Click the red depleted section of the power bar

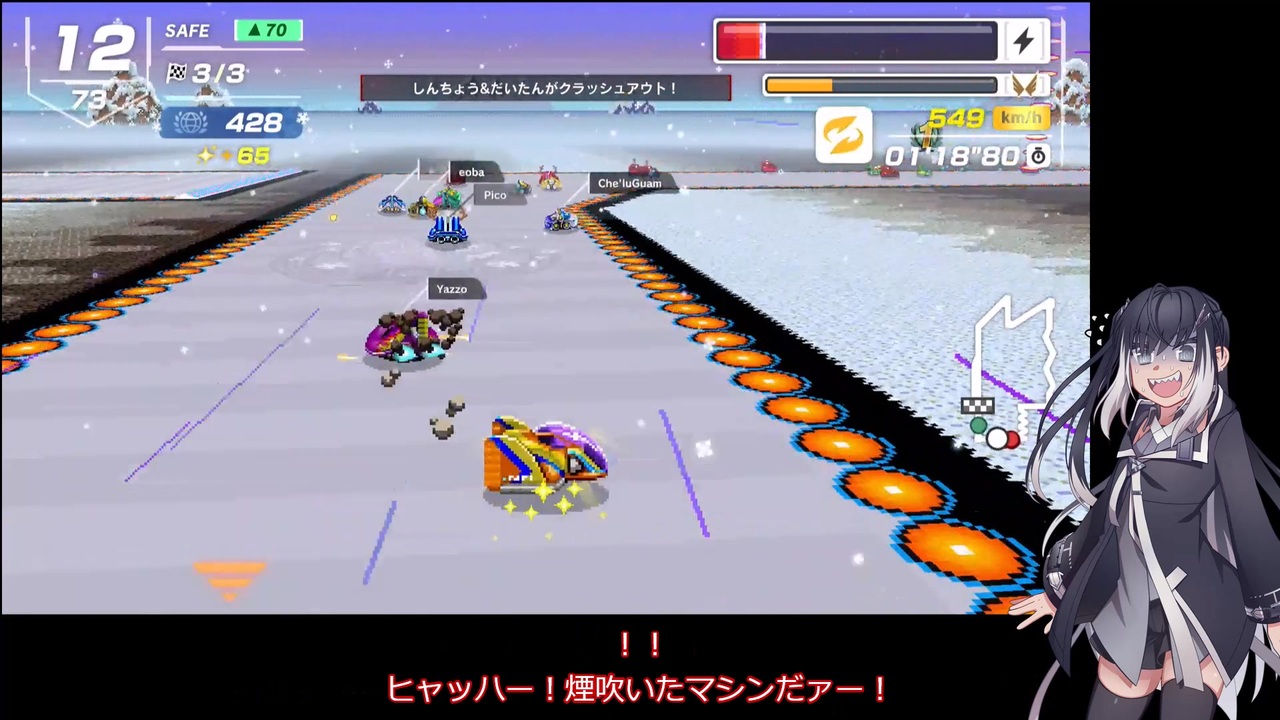[x=742, y=40]
